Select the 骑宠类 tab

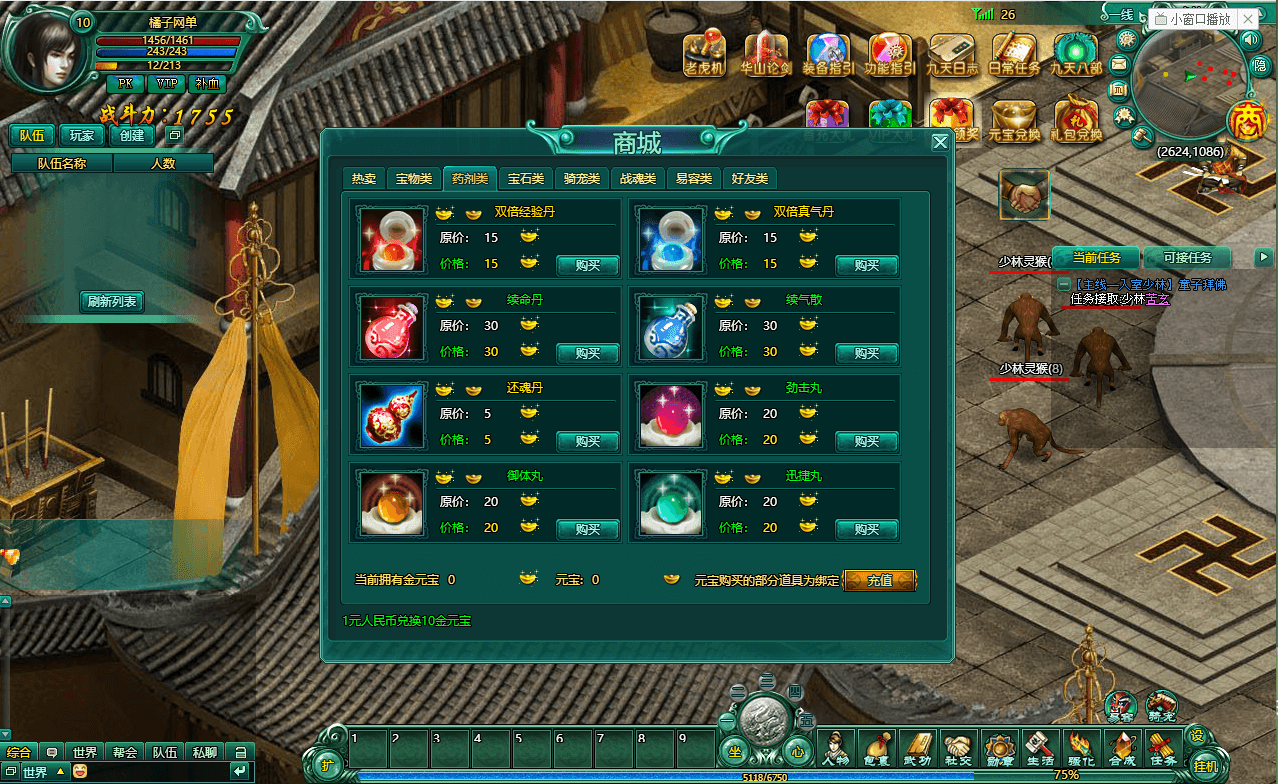[581, 179]
